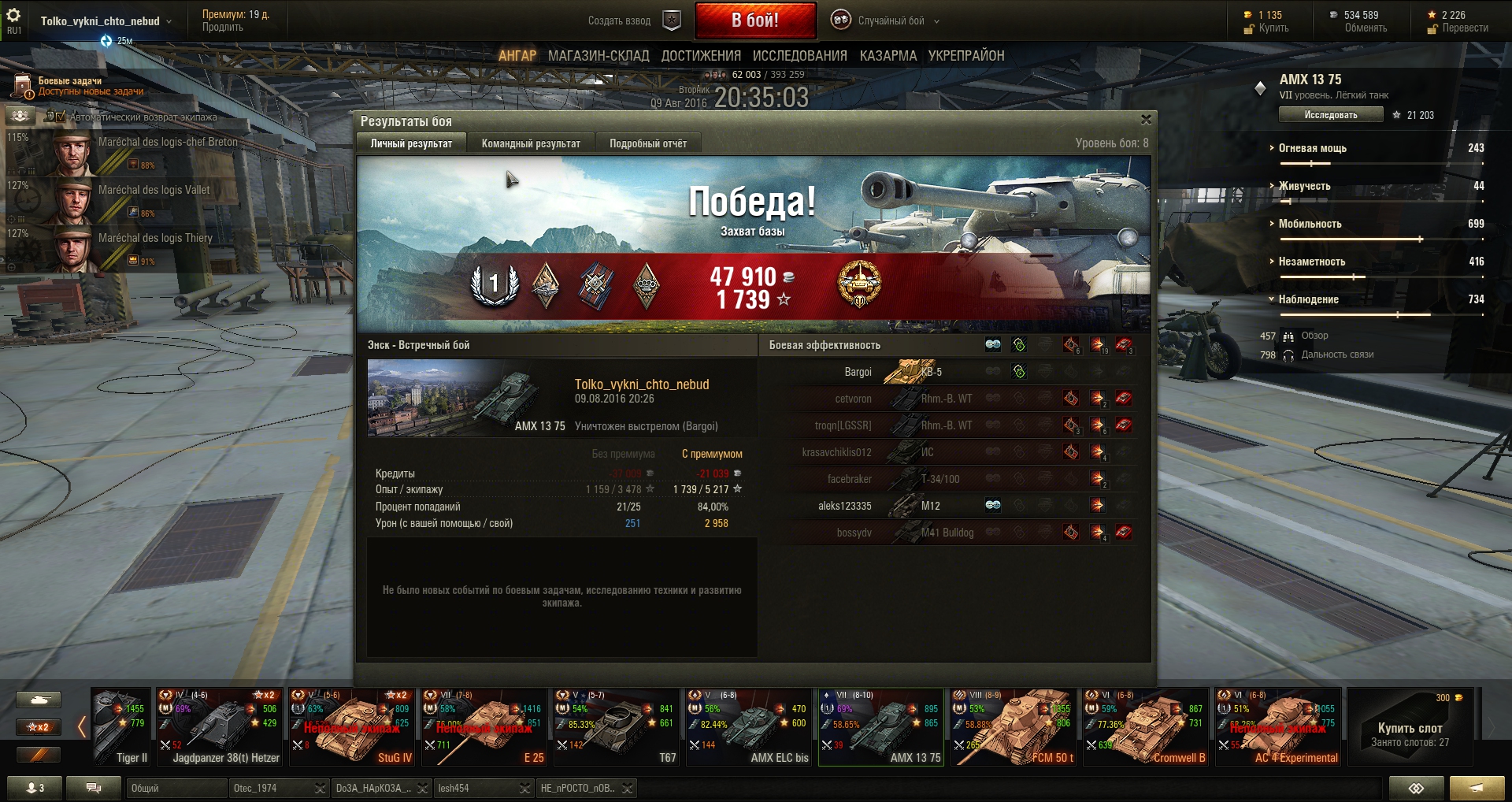1512x802 pixels.
Task: Select the Личный результат tab
Action: pos(411,143)
